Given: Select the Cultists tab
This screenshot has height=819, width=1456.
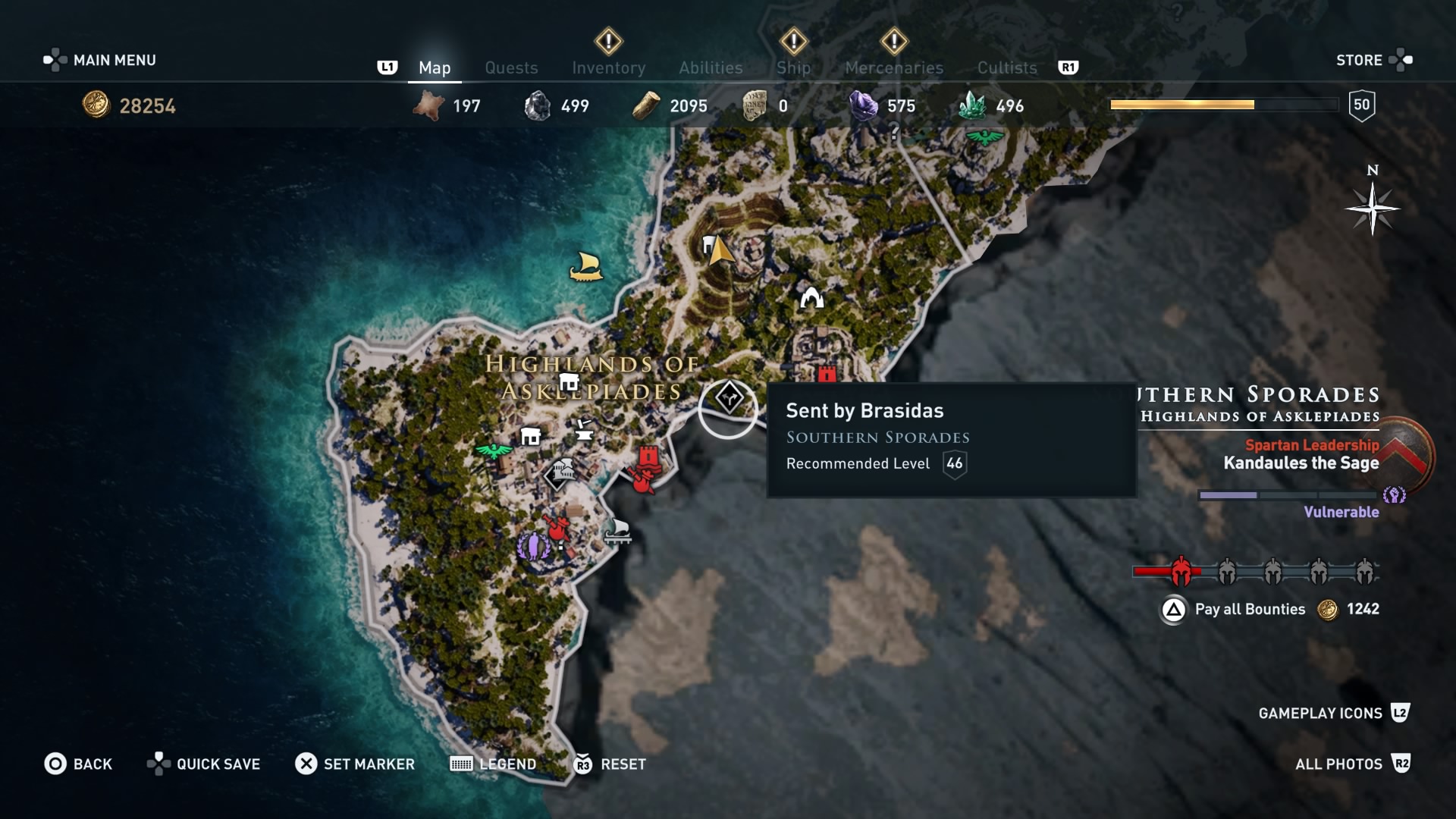Looking at the screenshot, I should pos(1006,67).
